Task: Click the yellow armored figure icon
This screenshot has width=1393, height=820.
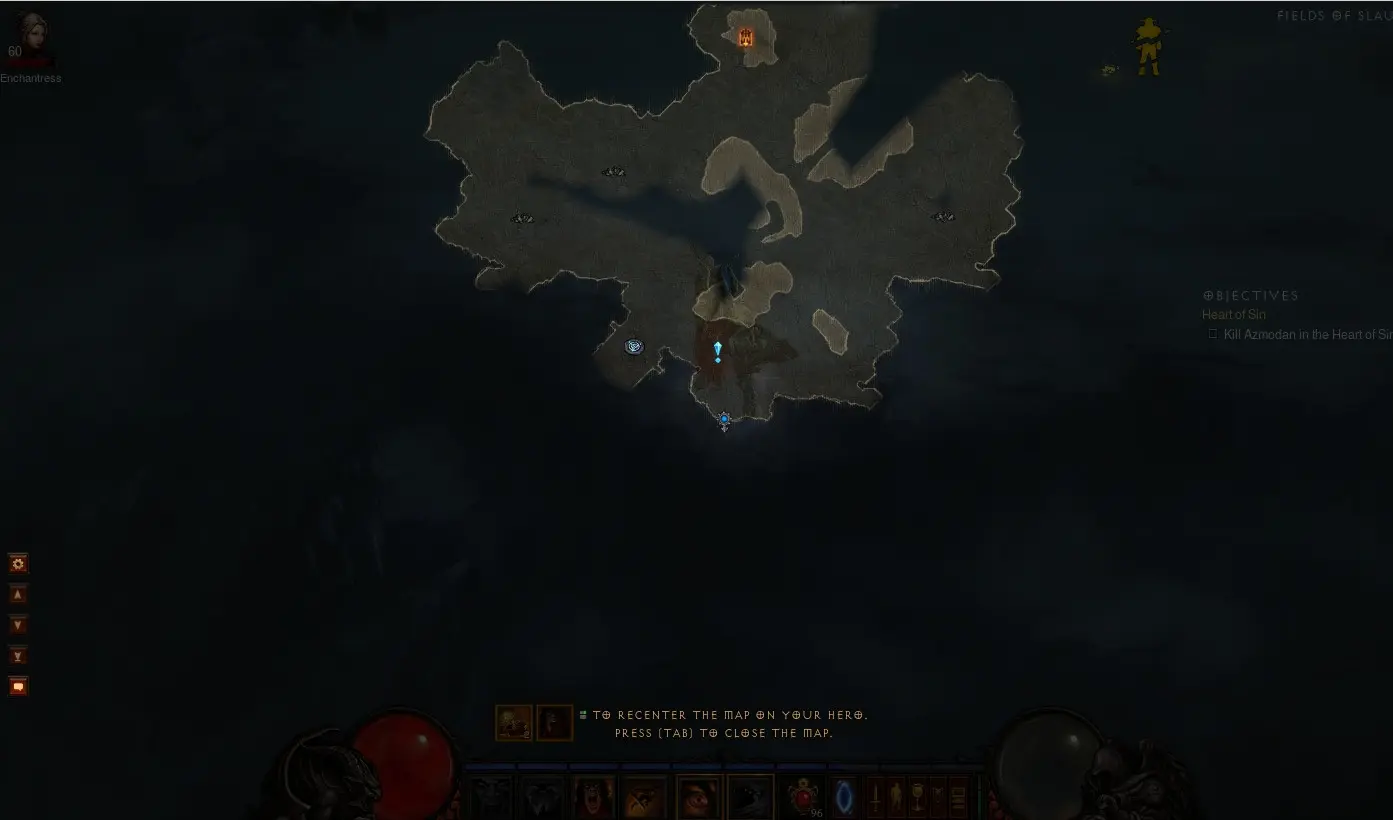Action: tap(1148, 47)
